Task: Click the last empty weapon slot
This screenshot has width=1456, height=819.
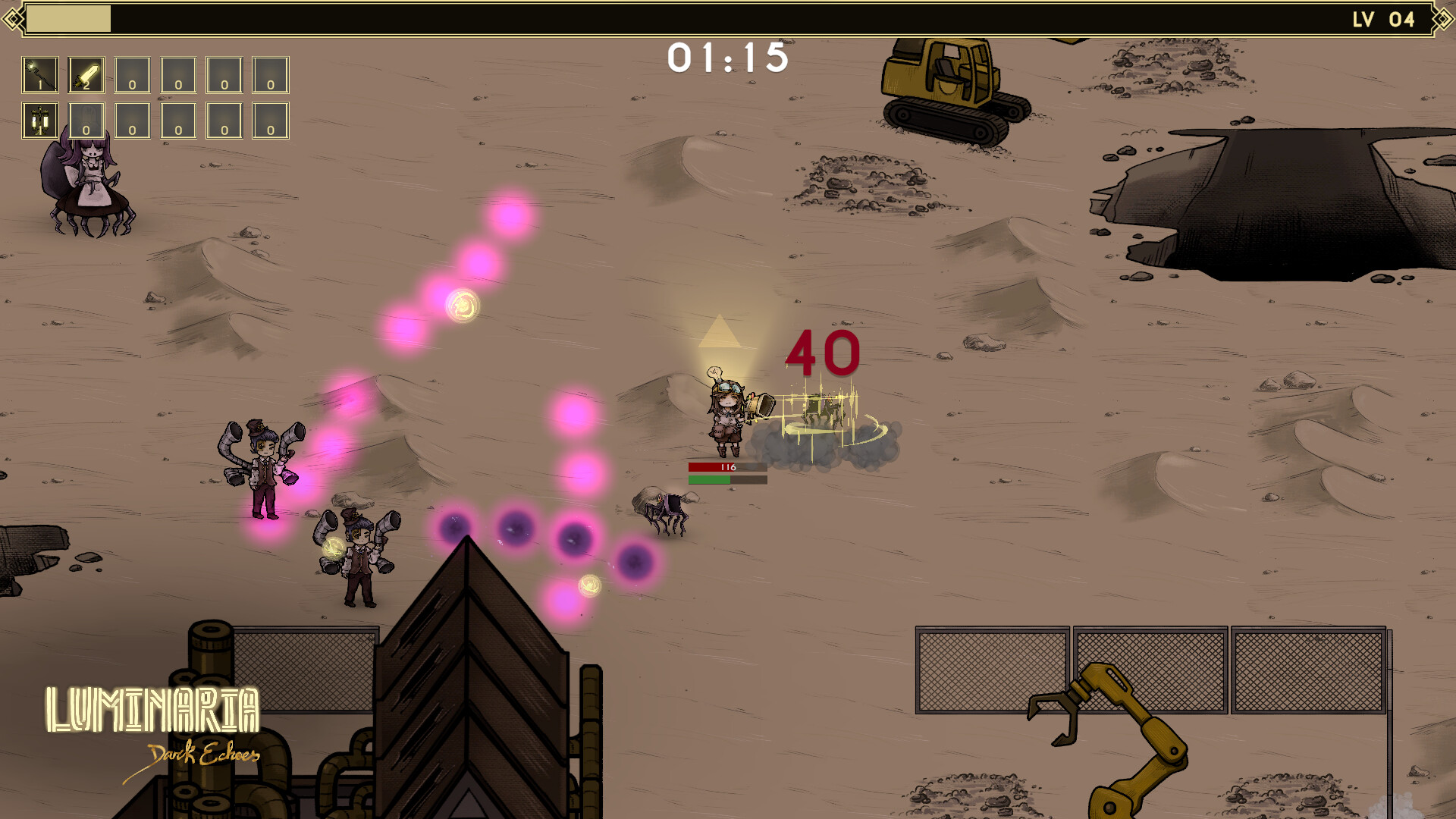Action: coord(270,74)
